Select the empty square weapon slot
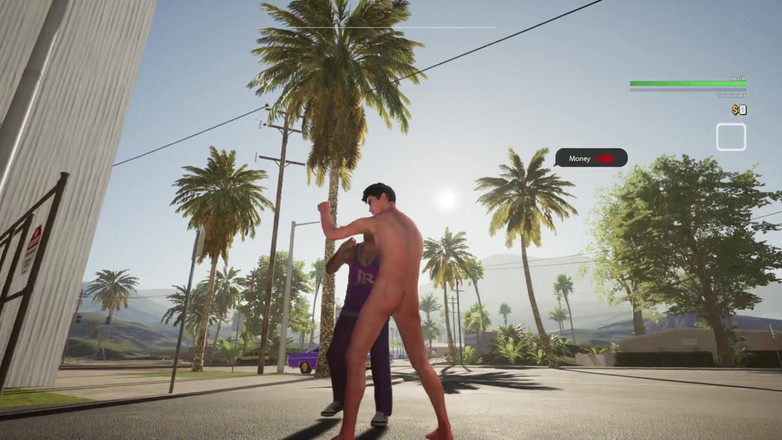Screen dimensions: 782x440 (730, 137)
